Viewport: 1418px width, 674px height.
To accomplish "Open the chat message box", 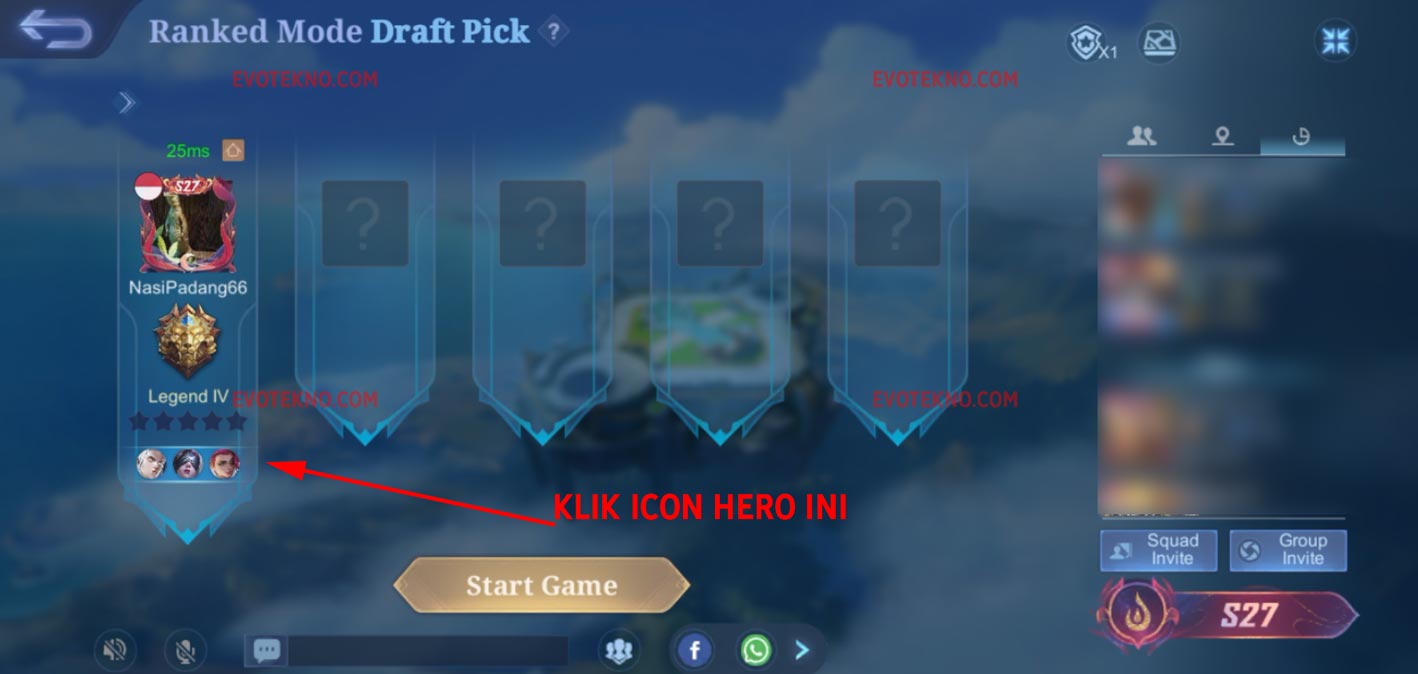I will point(405,651).
